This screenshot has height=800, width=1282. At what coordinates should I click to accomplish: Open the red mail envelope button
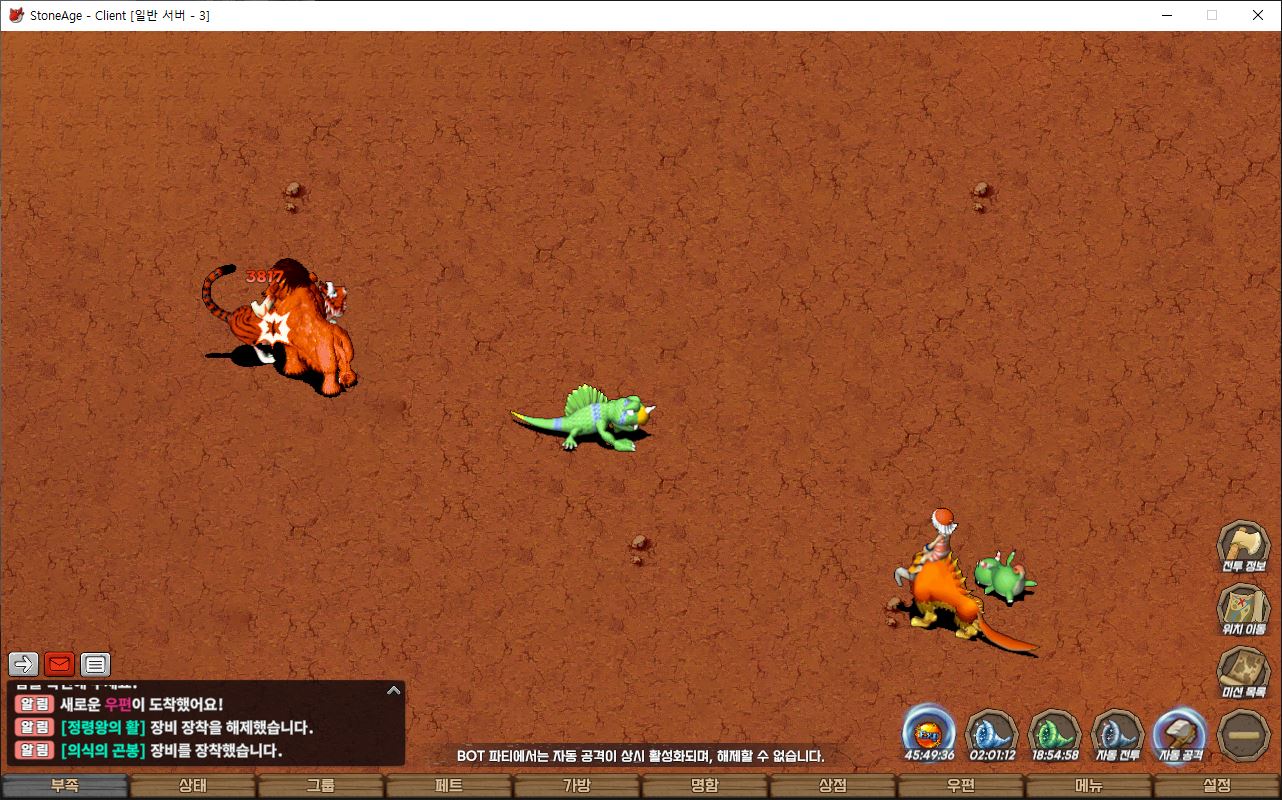60,664
